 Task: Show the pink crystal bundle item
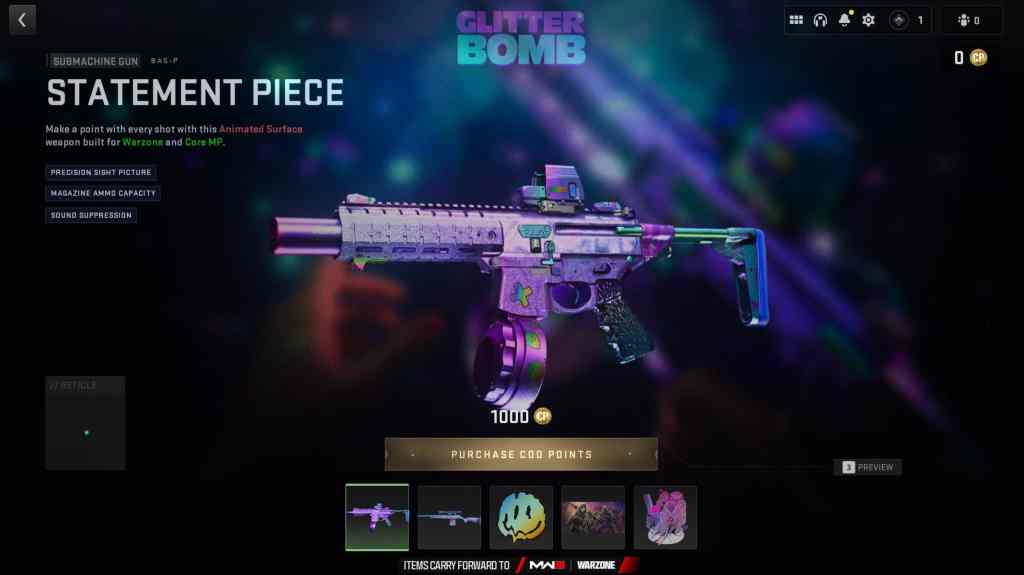click(665, 517)
